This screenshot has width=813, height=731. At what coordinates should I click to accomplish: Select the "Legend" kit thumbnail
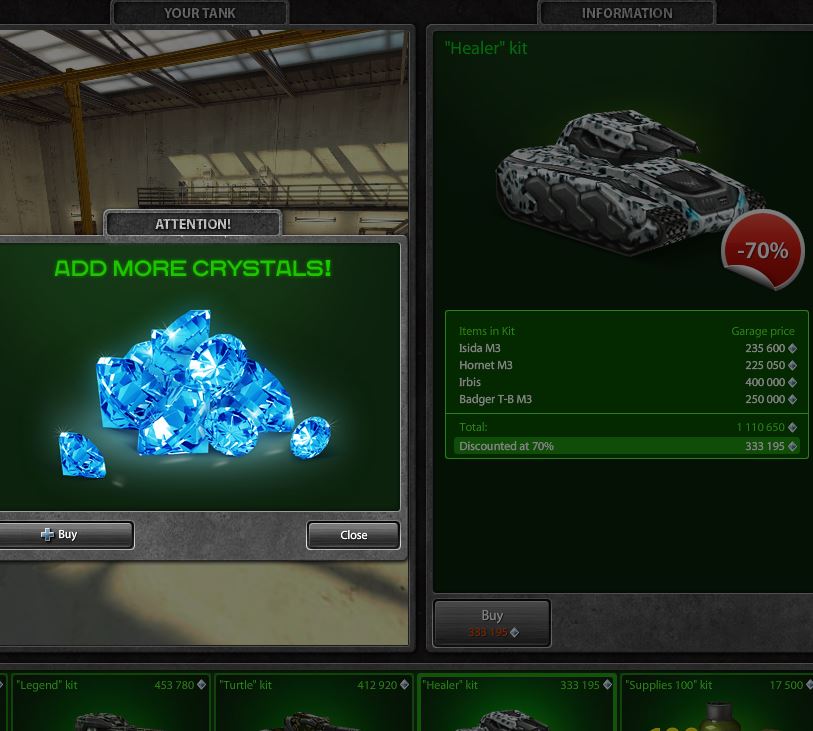click(108, 703)
